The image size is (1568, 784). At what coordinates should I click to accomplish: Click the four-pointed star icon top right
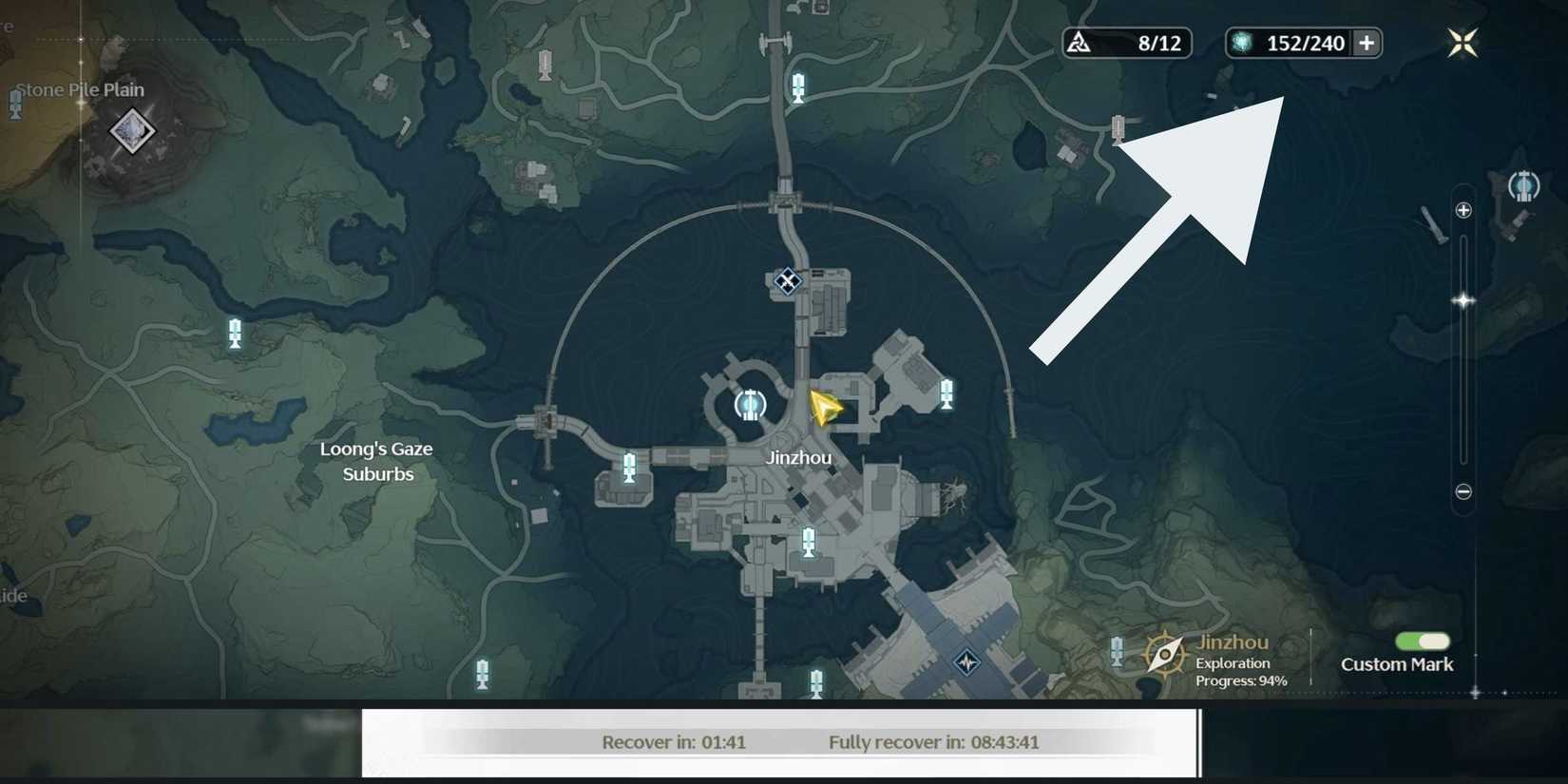point(1462,42)
